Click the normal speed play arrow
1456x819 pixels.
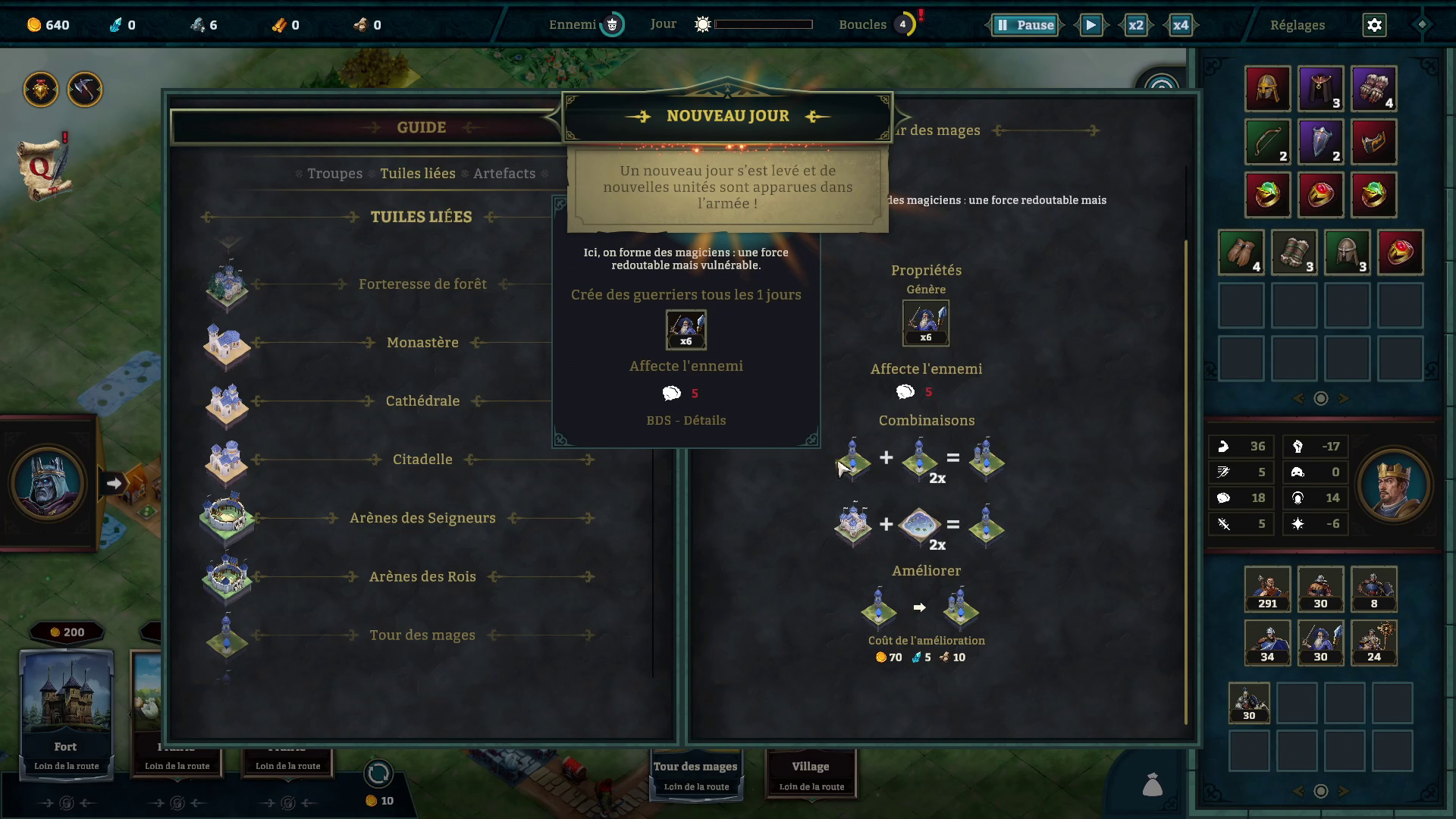click(1090, 25)
